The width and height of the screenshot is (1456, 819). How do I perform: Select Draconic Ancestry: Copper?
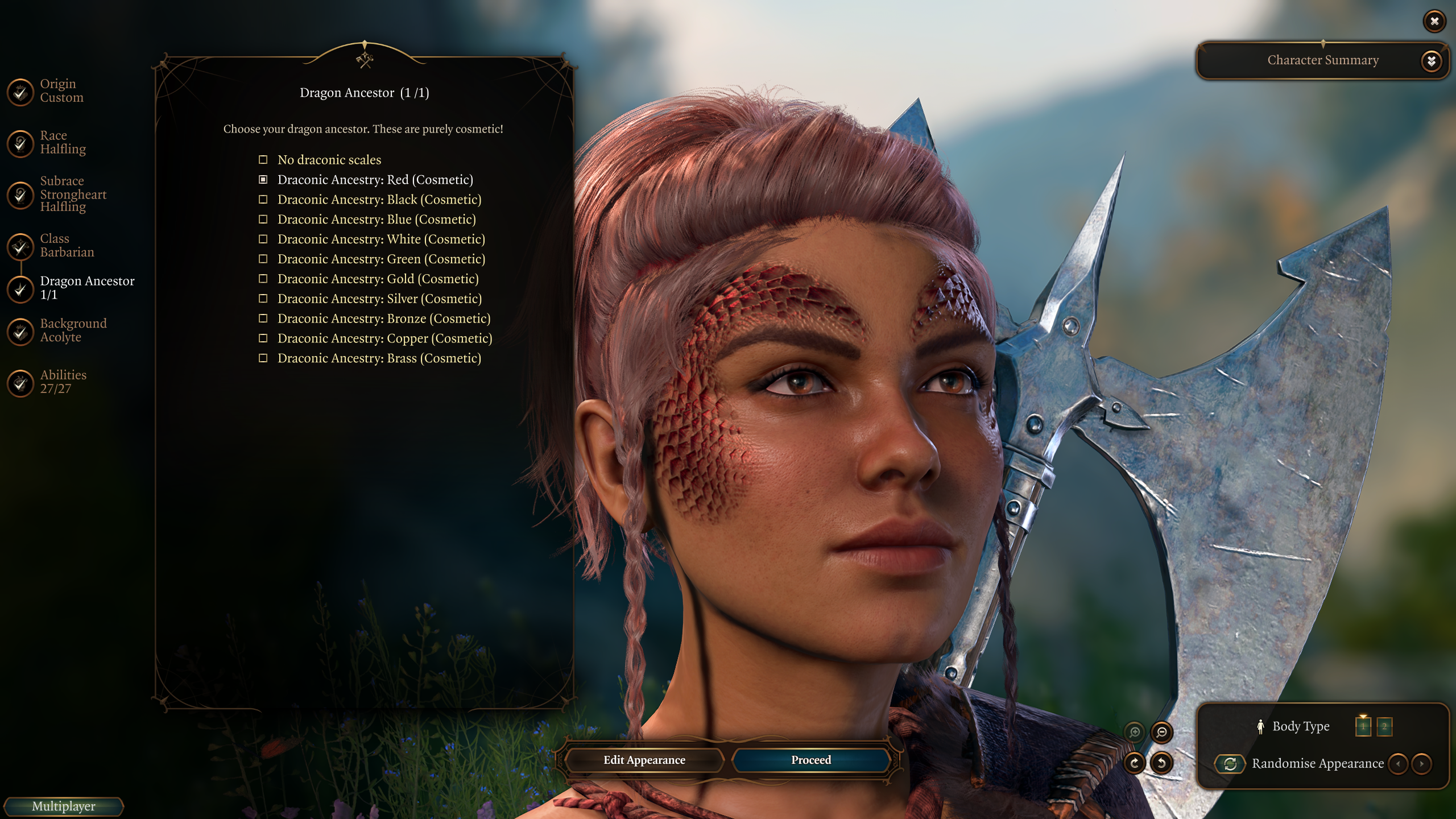384,339
